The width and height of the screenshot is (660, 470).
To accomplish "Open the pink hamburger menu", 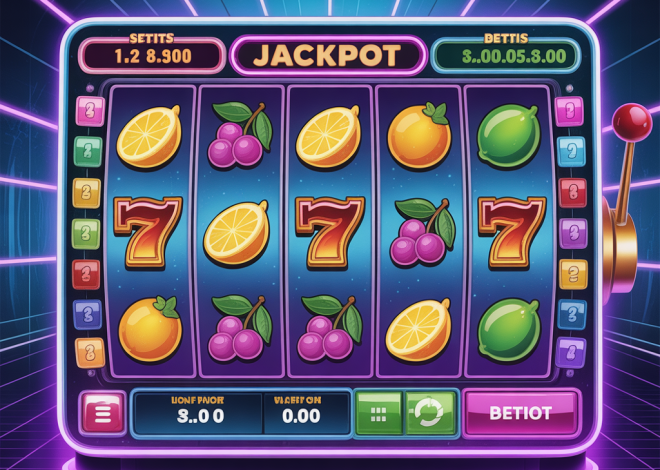I will pos(101,412).
